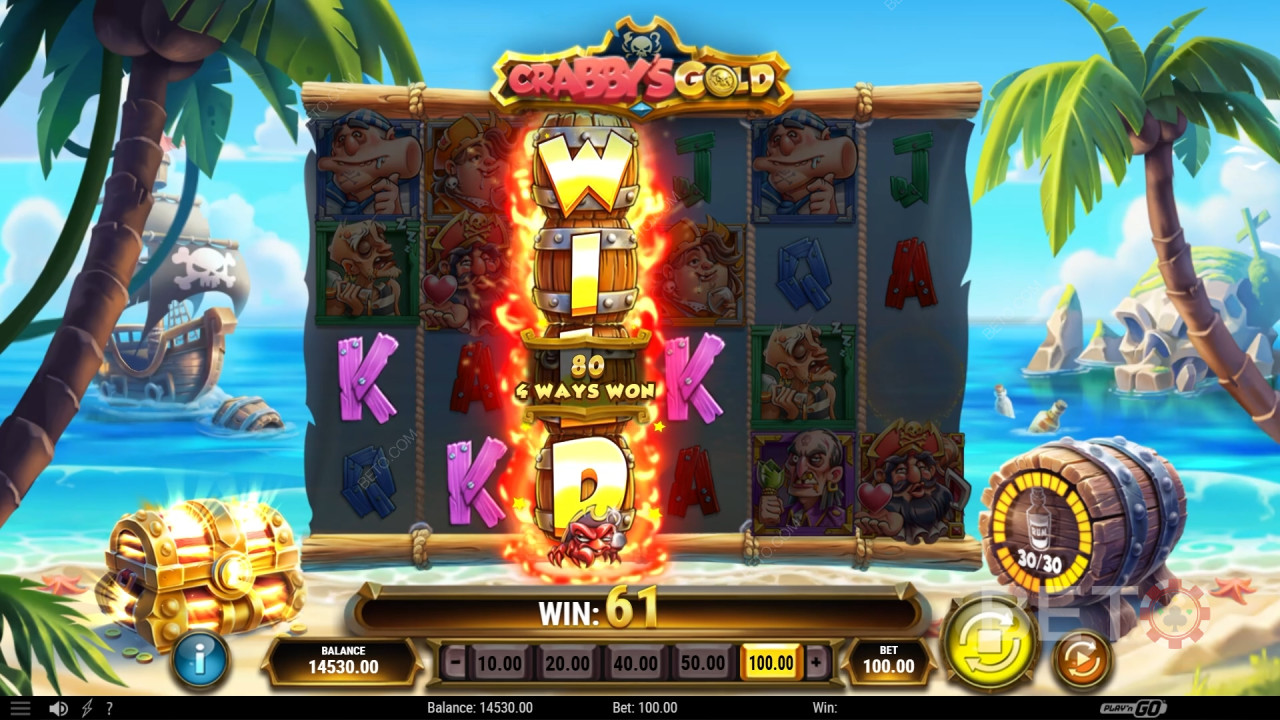Decrease the bet with the minus stepper
1280x720 pixels.
(x=455, y=662)
